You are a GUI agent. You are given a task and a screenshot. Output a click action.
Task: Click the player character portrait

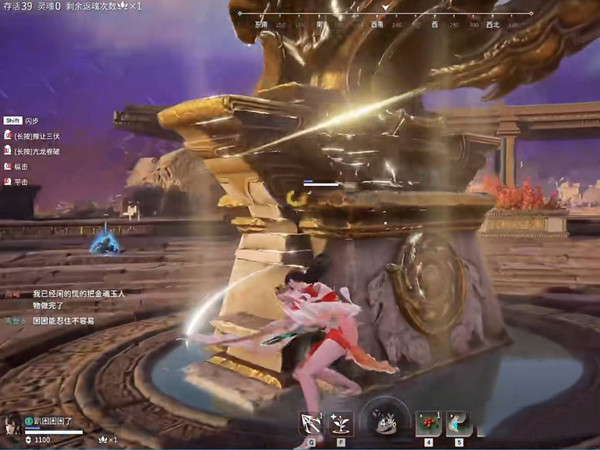pyautogui.click(x=12, y=425)
